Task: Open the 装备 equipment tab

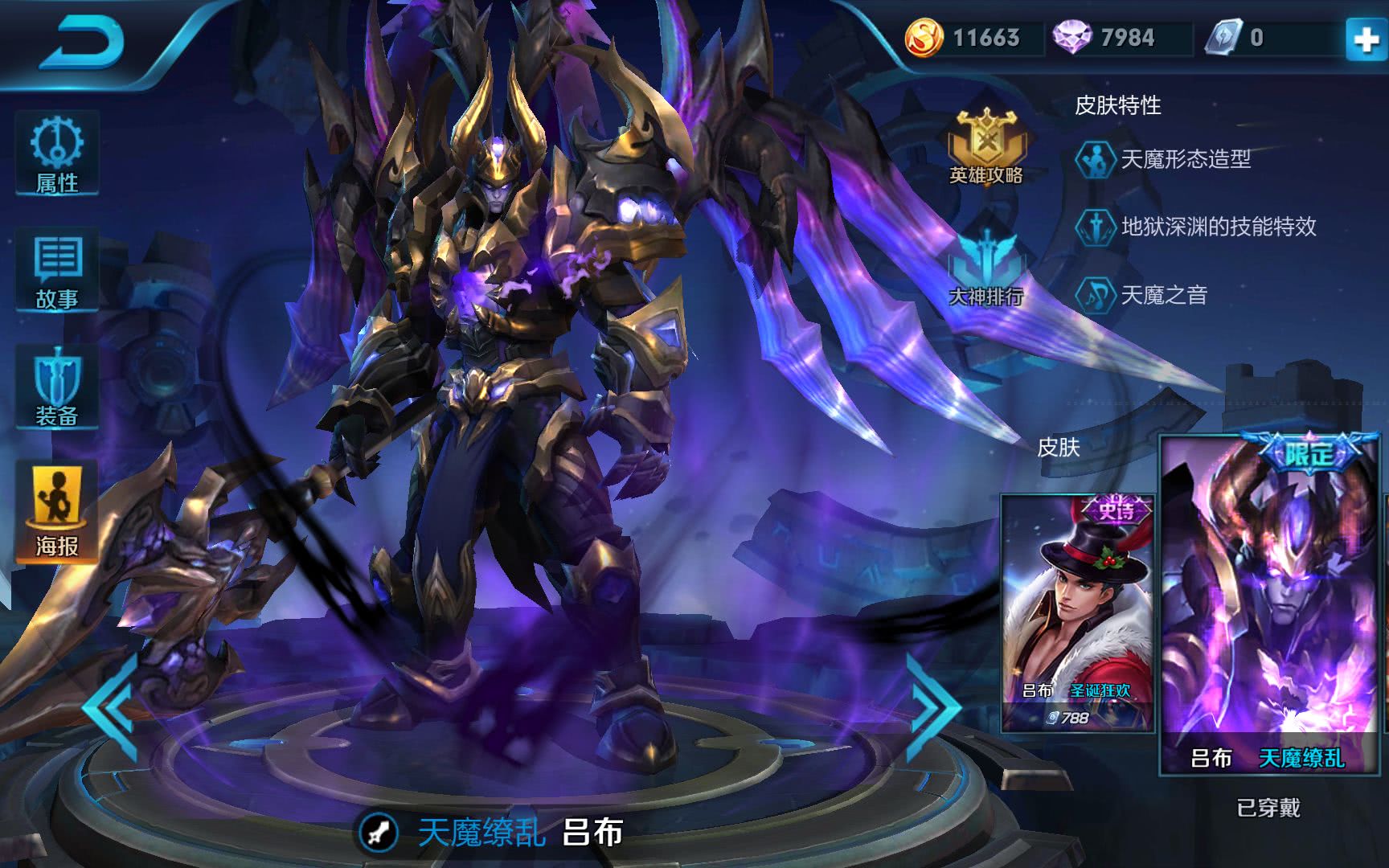Action: [x=56, y=387]
